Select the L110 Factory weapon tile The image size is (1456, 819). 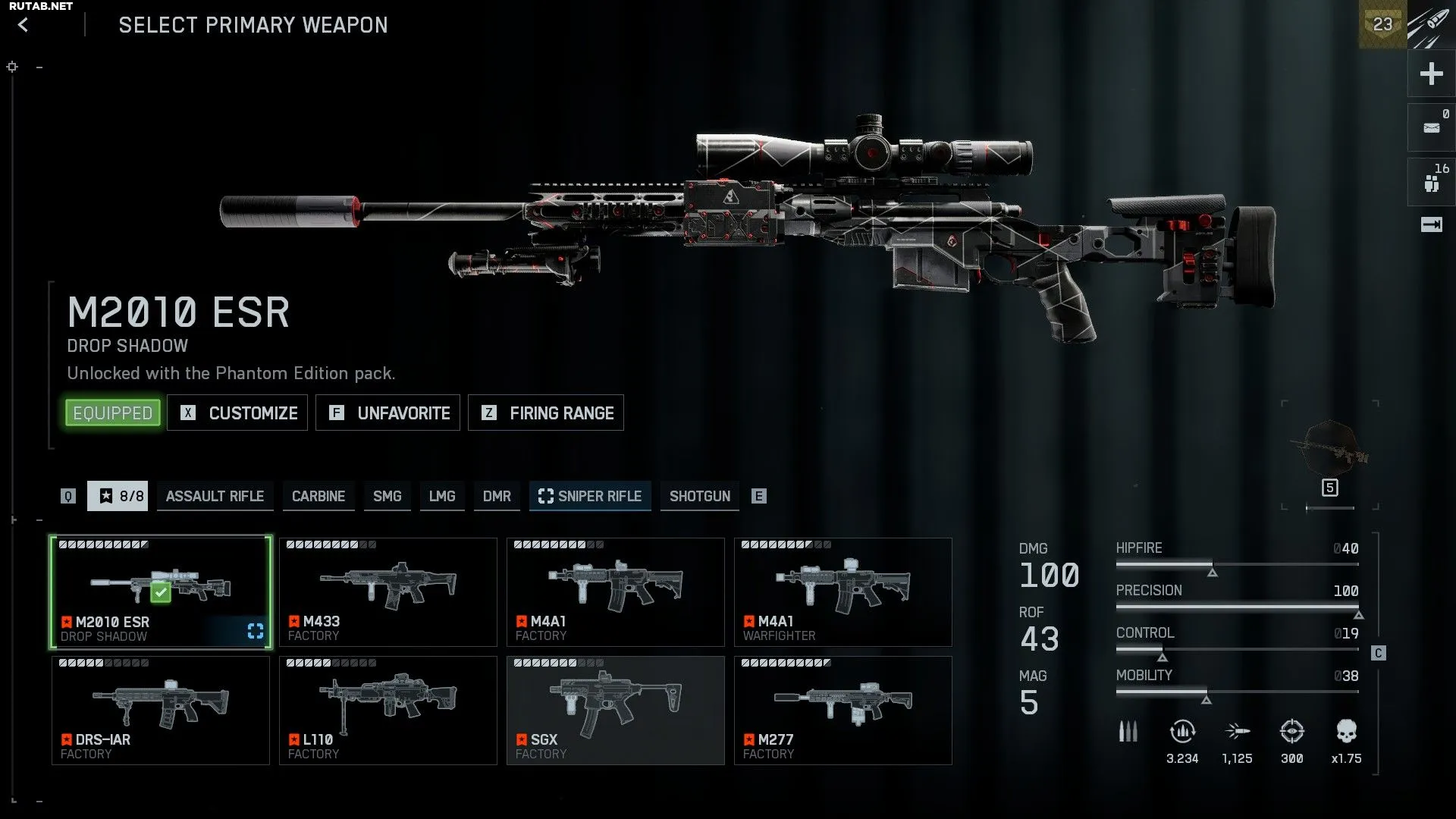(388, 711)
